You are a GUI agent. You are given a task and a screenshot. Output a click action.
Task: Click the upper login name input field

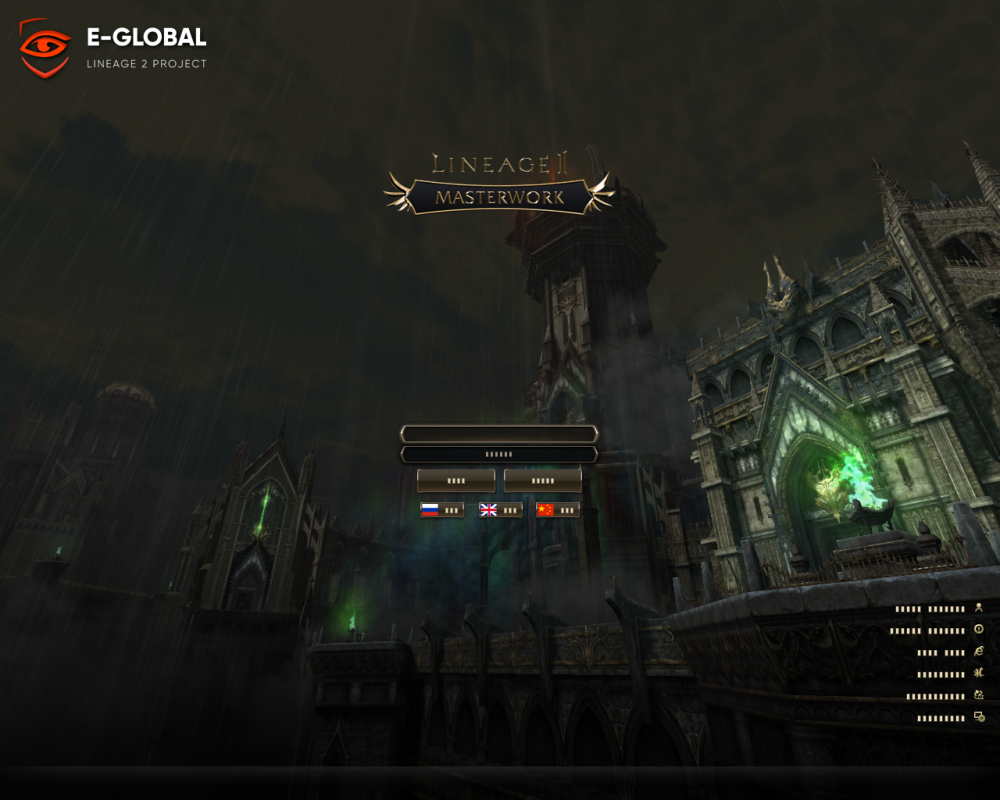499,434
